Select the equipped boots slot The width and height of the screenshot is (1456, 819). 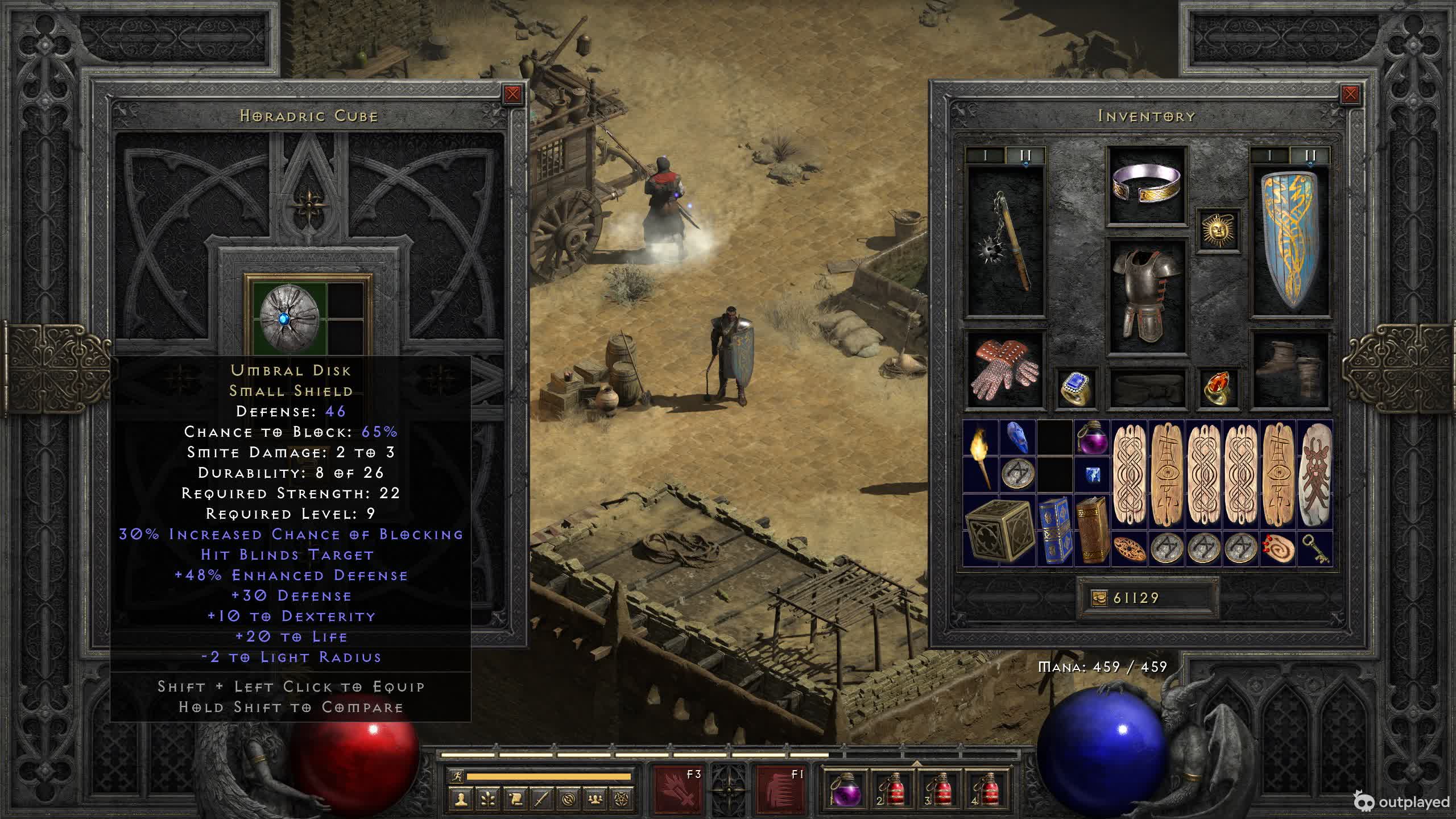(1290, 370)
